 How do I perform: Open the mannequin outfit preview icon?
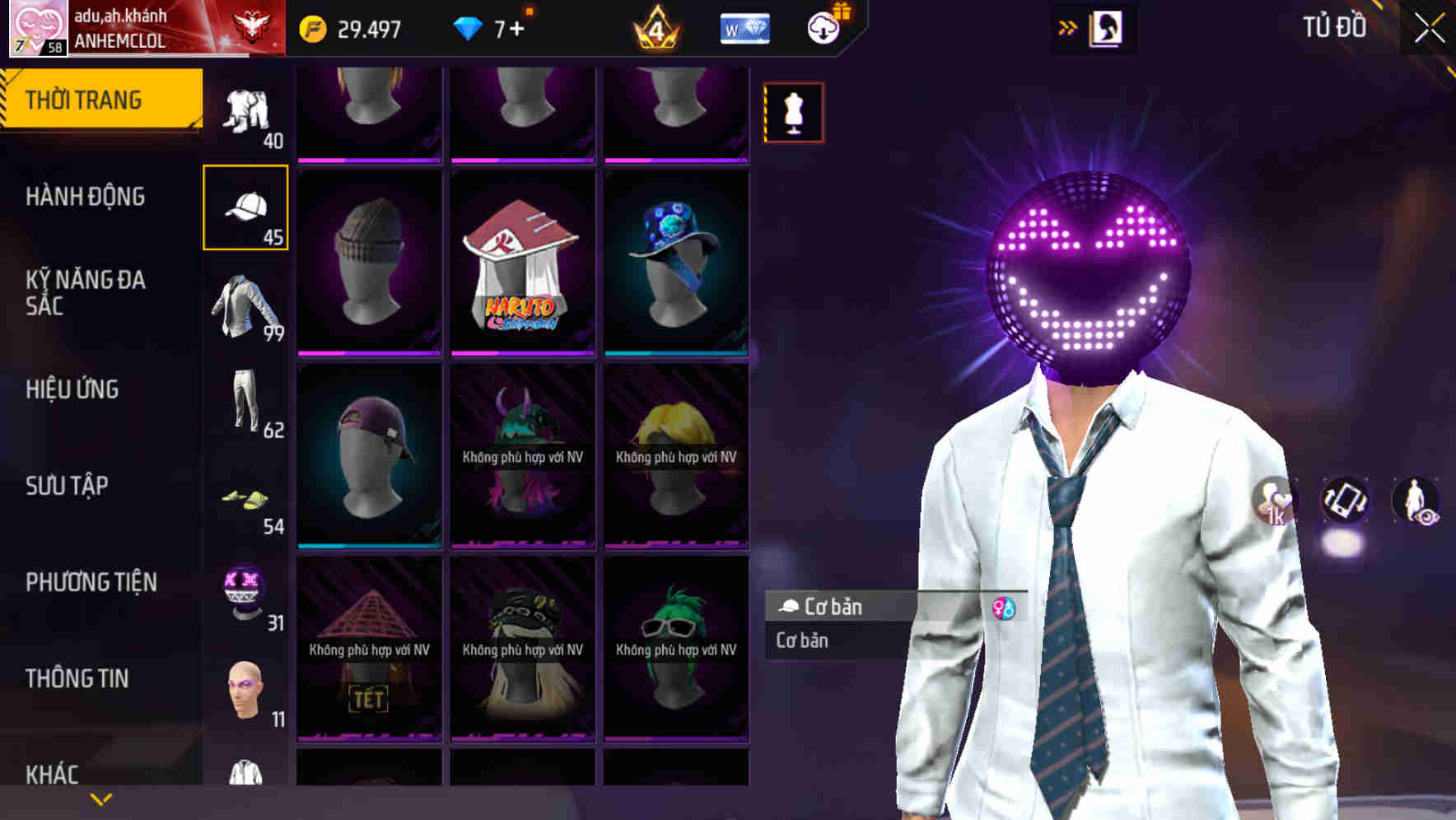coord(793,112)
